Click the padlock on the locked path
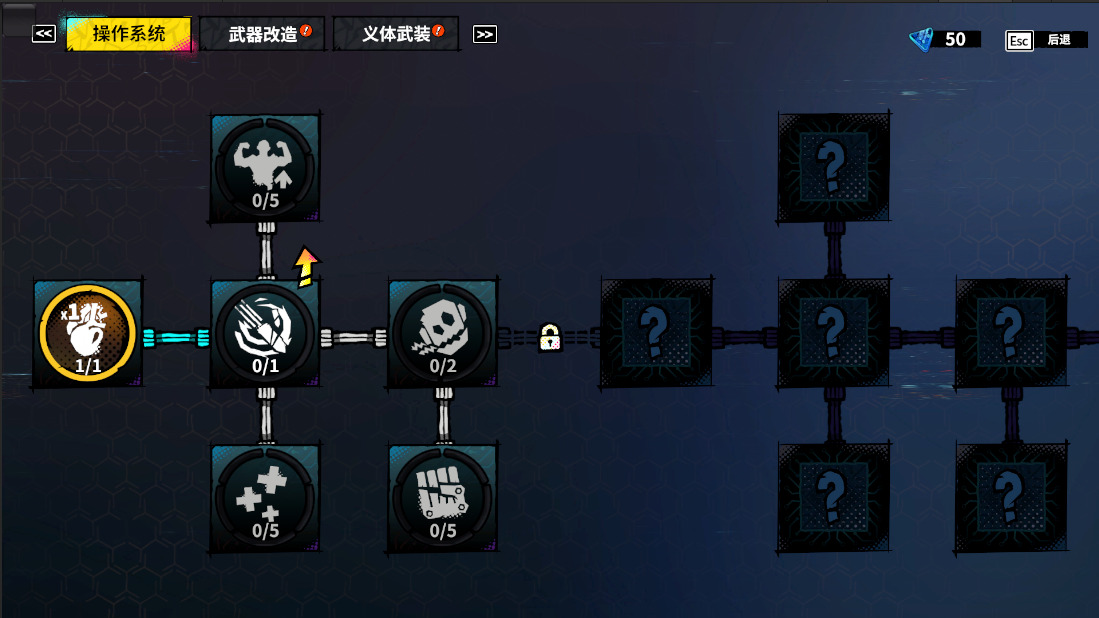 [x=549, y=338]
